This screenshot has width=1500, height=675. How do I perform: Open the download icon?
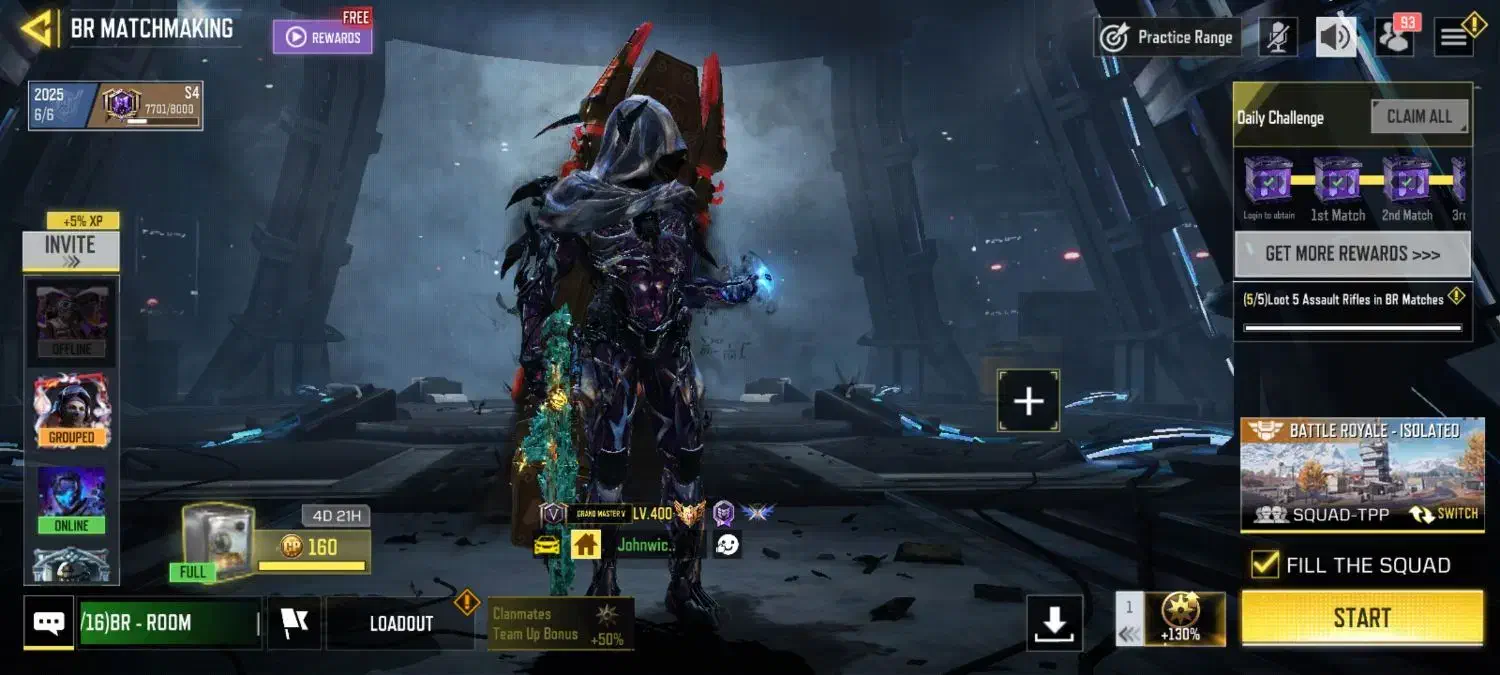point(1054,623)
